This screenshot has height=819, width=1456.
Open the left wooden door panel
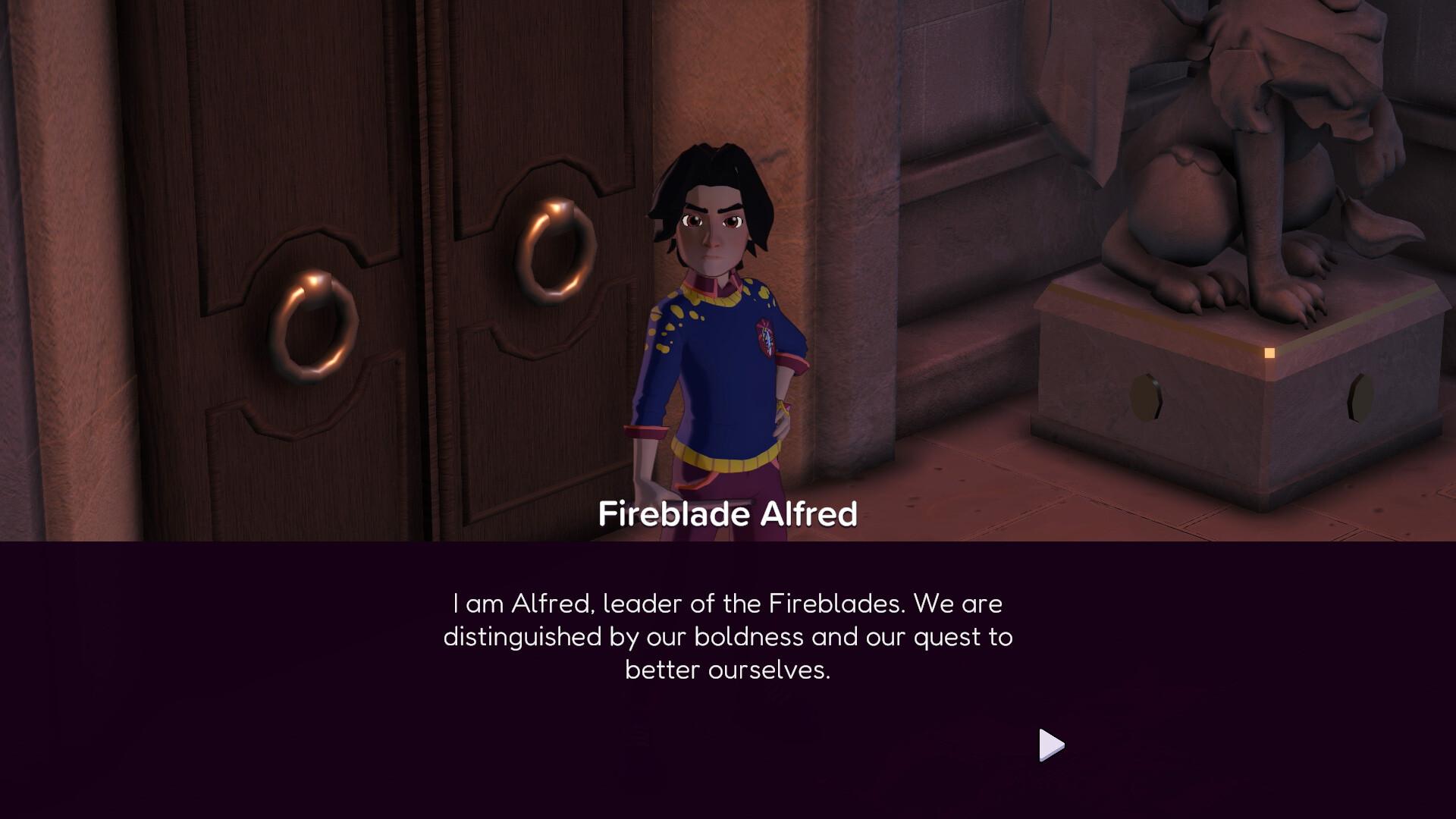click(303, 152)
